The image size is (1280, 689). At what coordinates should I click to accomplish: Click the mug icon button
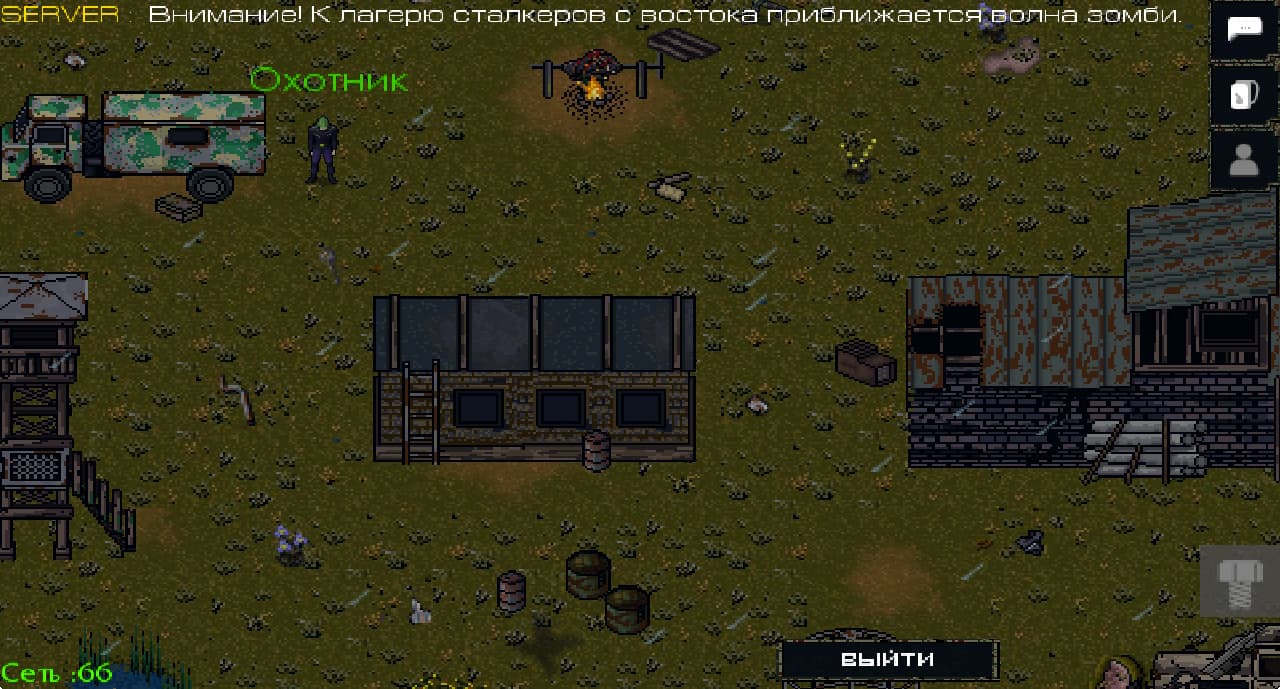[x=1245, y=95]
